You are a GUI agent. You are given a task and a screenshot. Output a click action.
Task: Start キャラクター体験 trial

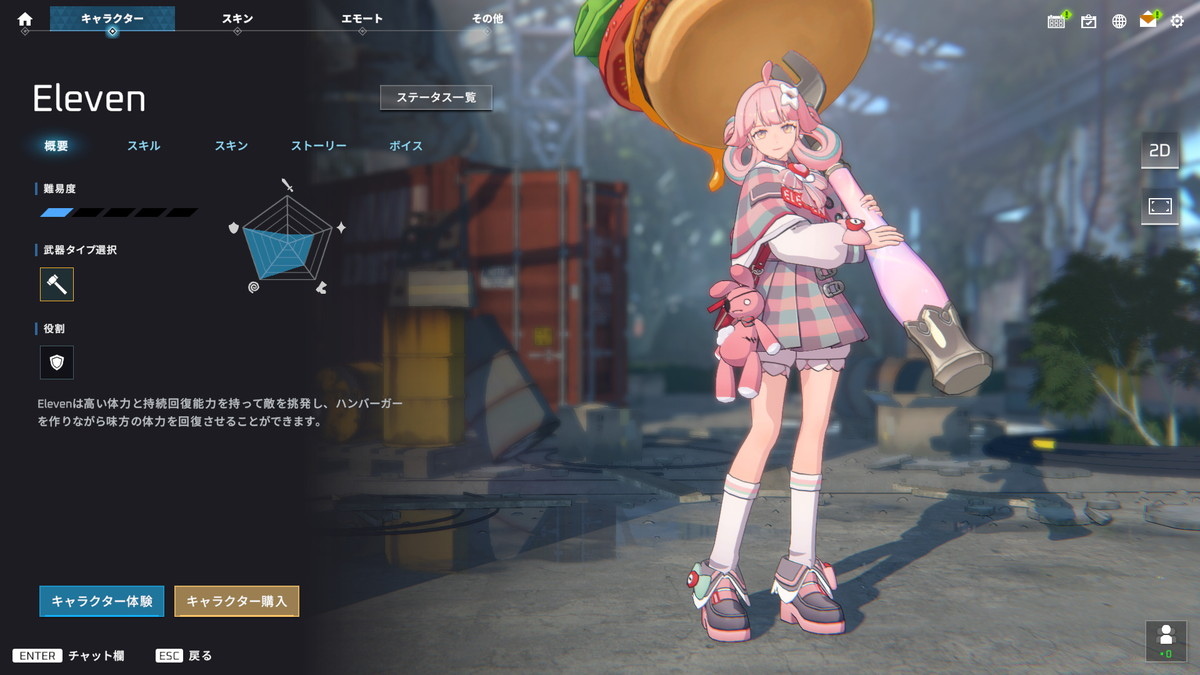tap(102, 601)
